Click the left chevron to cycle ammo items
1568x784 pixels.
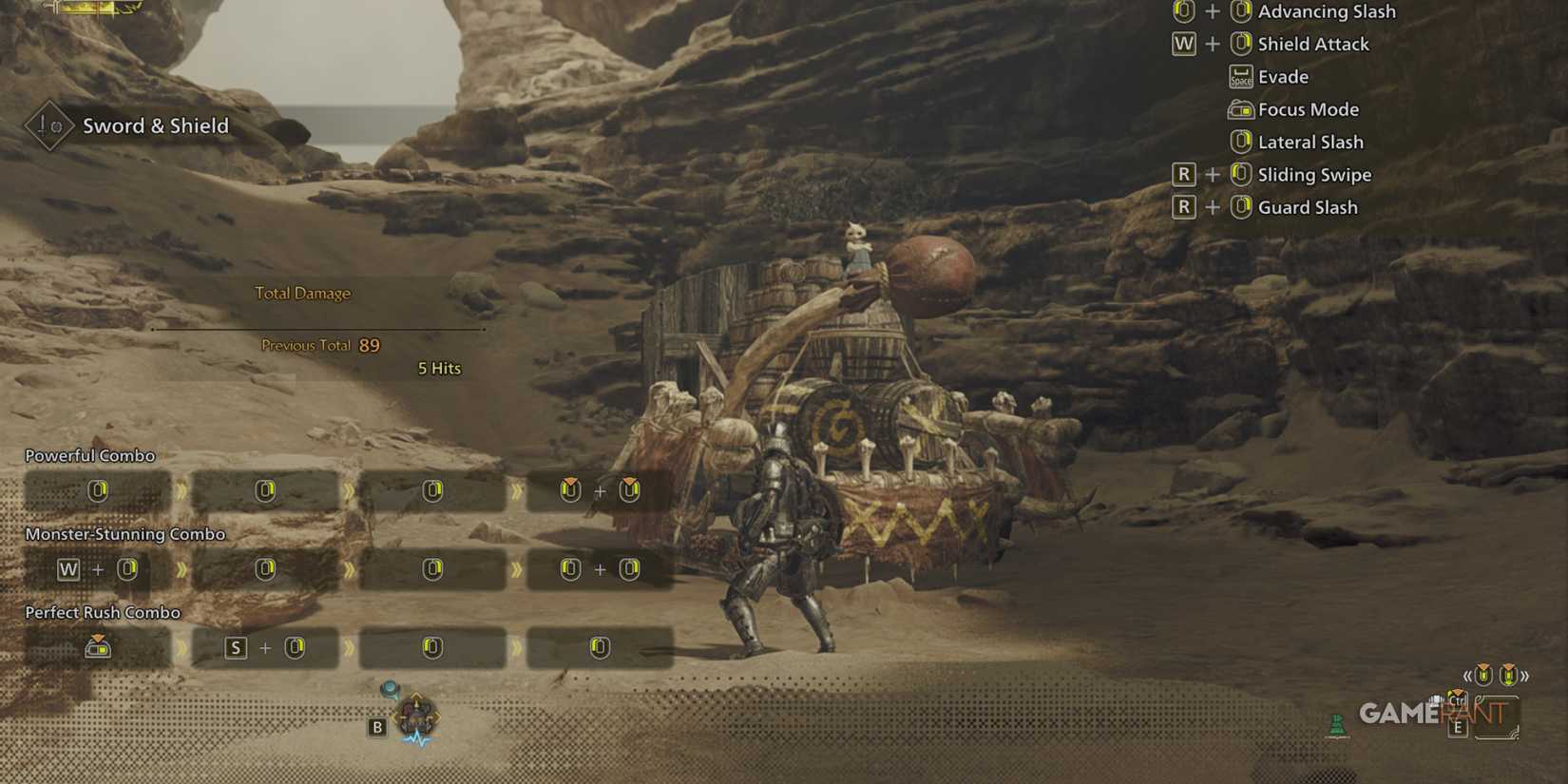point(1468,676)
